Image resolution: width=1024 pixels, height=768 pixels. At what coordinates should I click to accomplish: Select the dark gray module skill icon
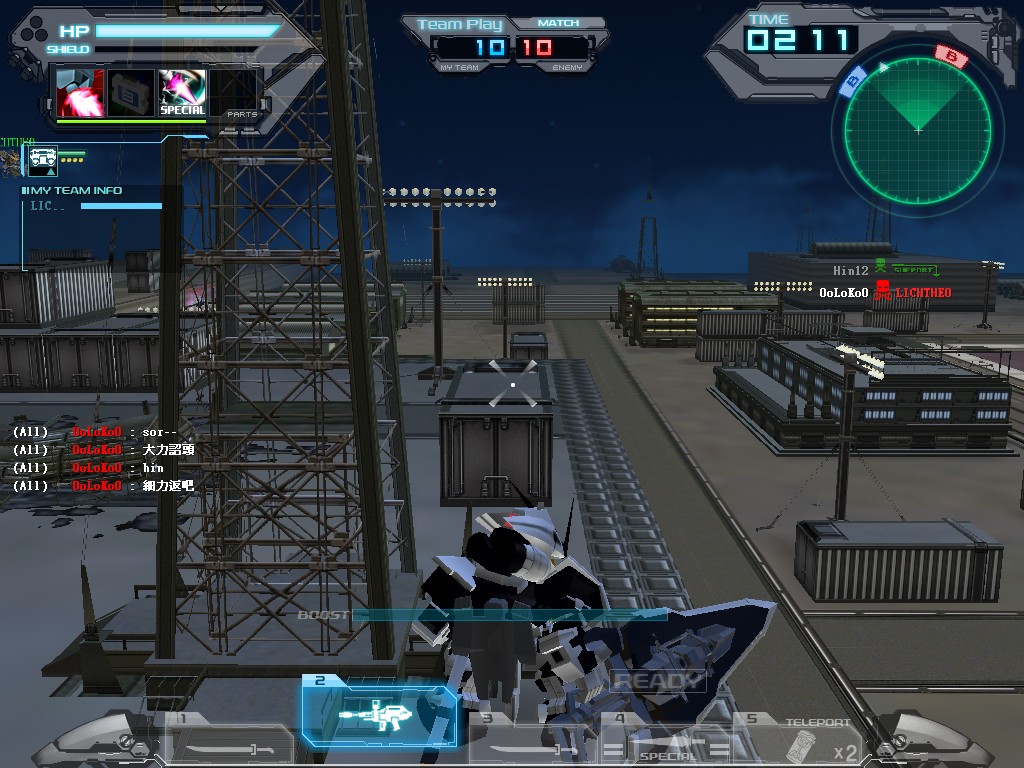click(130, 93)
